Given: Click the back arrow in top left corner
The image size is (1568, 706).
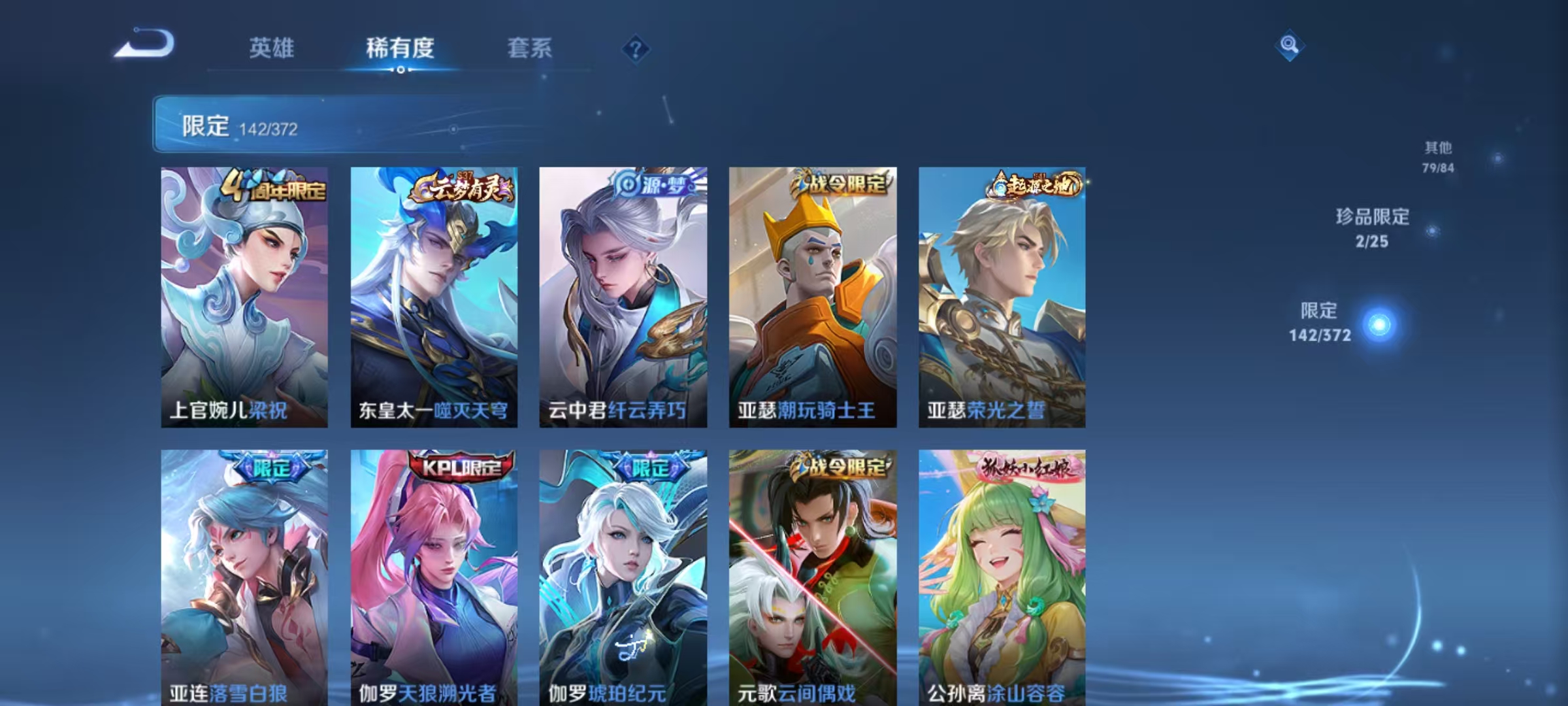Looking at the screenshot, I should (140, 44).
